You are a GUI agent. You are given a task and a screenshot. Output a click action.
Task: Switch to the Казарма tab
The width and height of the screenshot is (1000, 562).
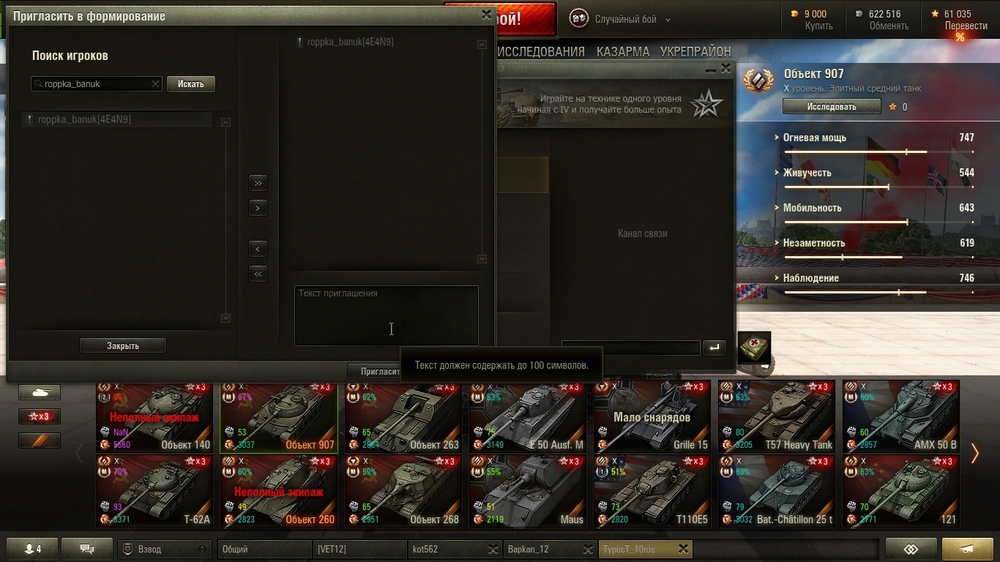coord(622,51)
